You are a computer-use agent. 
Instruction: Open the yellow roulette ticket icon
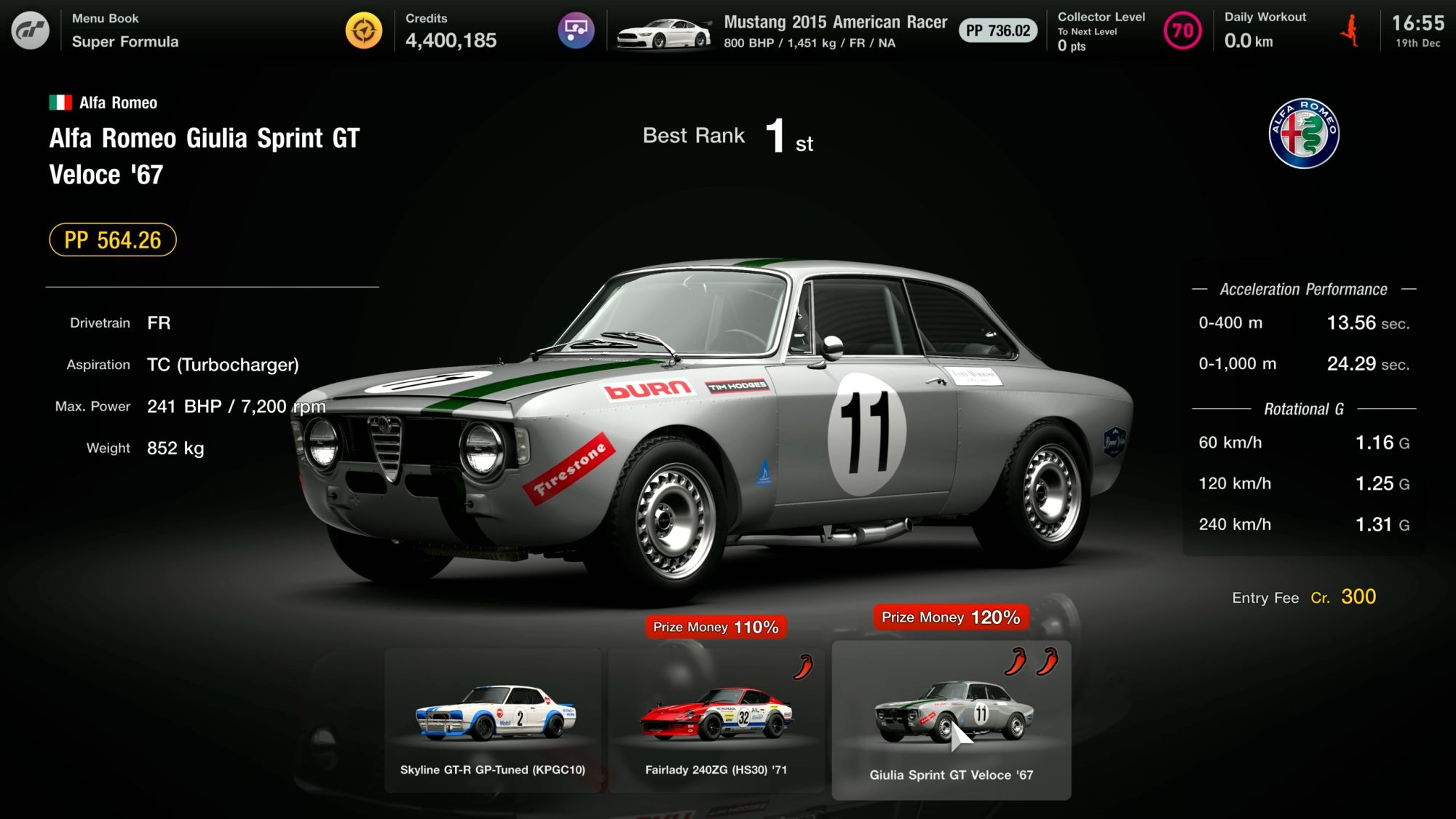(x=364, y=31)
